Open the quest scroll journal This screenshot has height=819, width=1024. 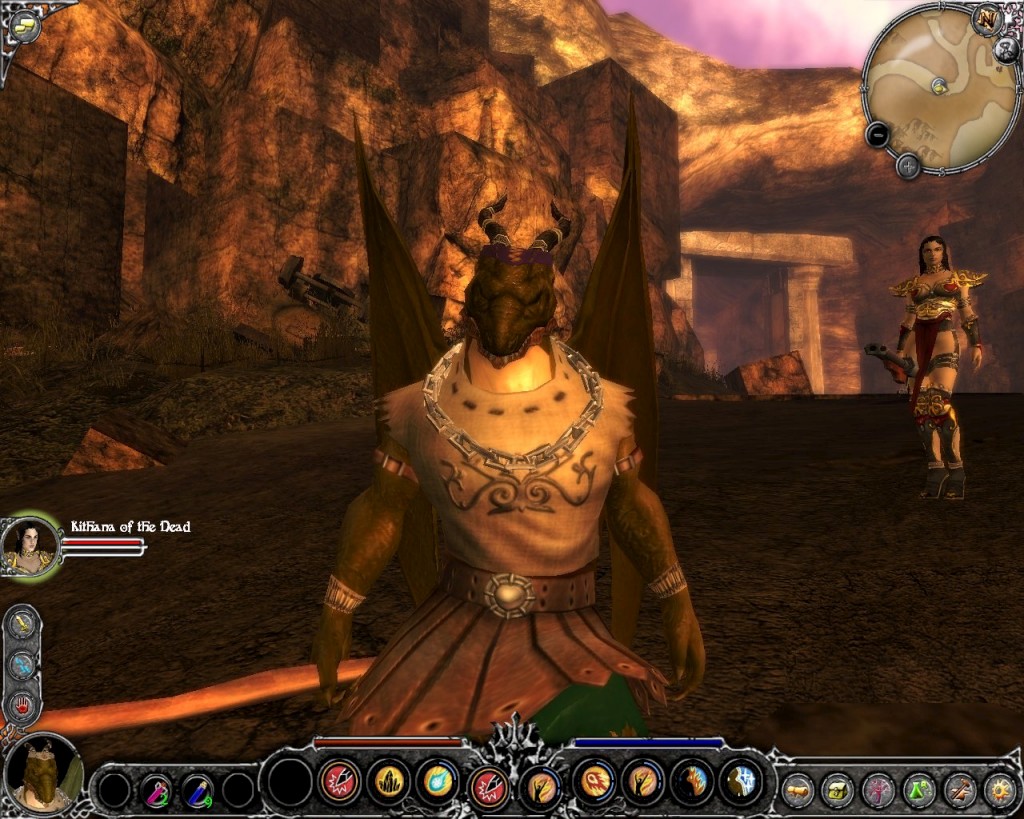click(797, 790)
